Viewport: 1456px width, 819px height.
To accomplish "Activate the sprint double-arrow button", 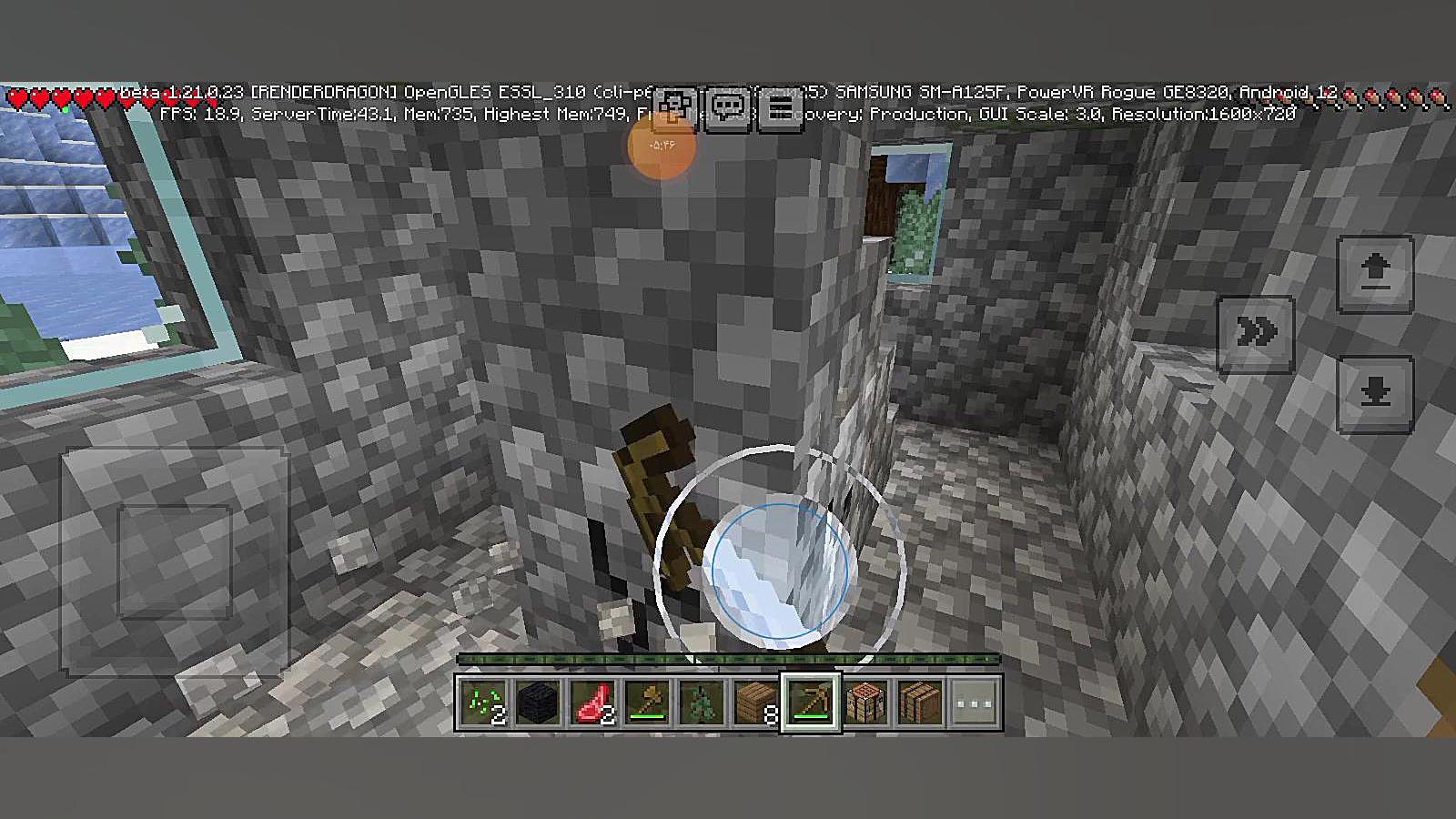I will (x=1256, y=334).
